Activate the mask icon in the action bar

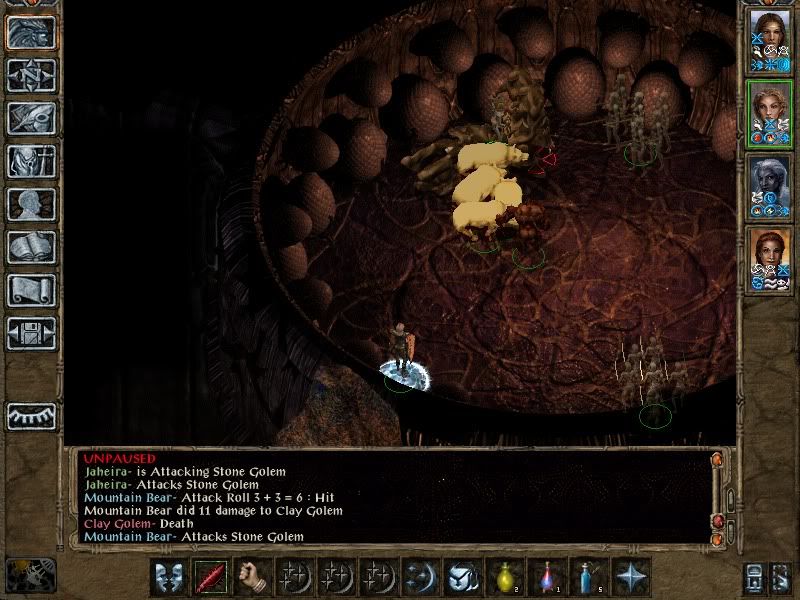click(x=169, y=577)
